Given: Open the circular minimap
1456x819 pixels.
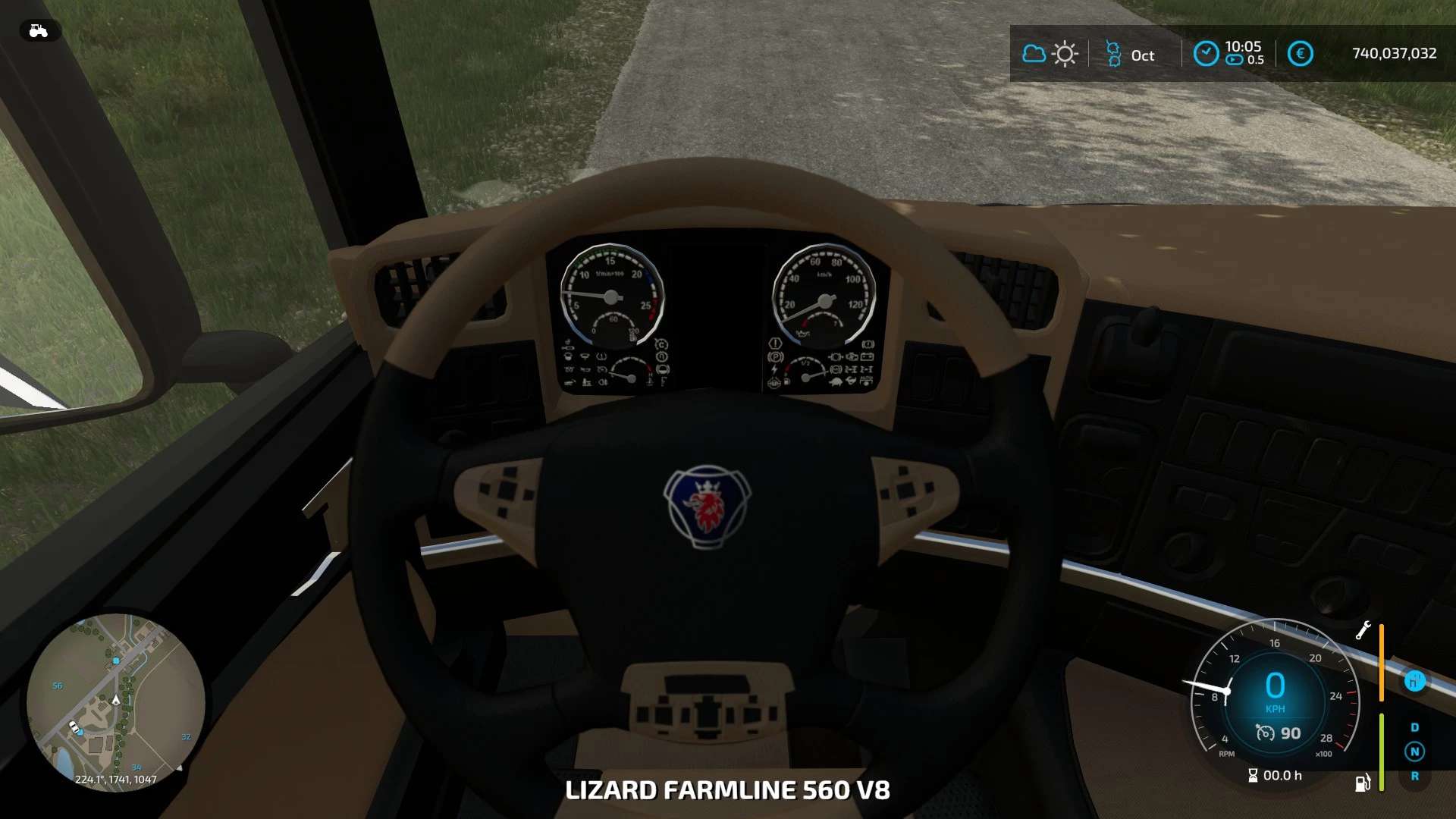Looking at the screenshot, I should [x=116, y=701].
